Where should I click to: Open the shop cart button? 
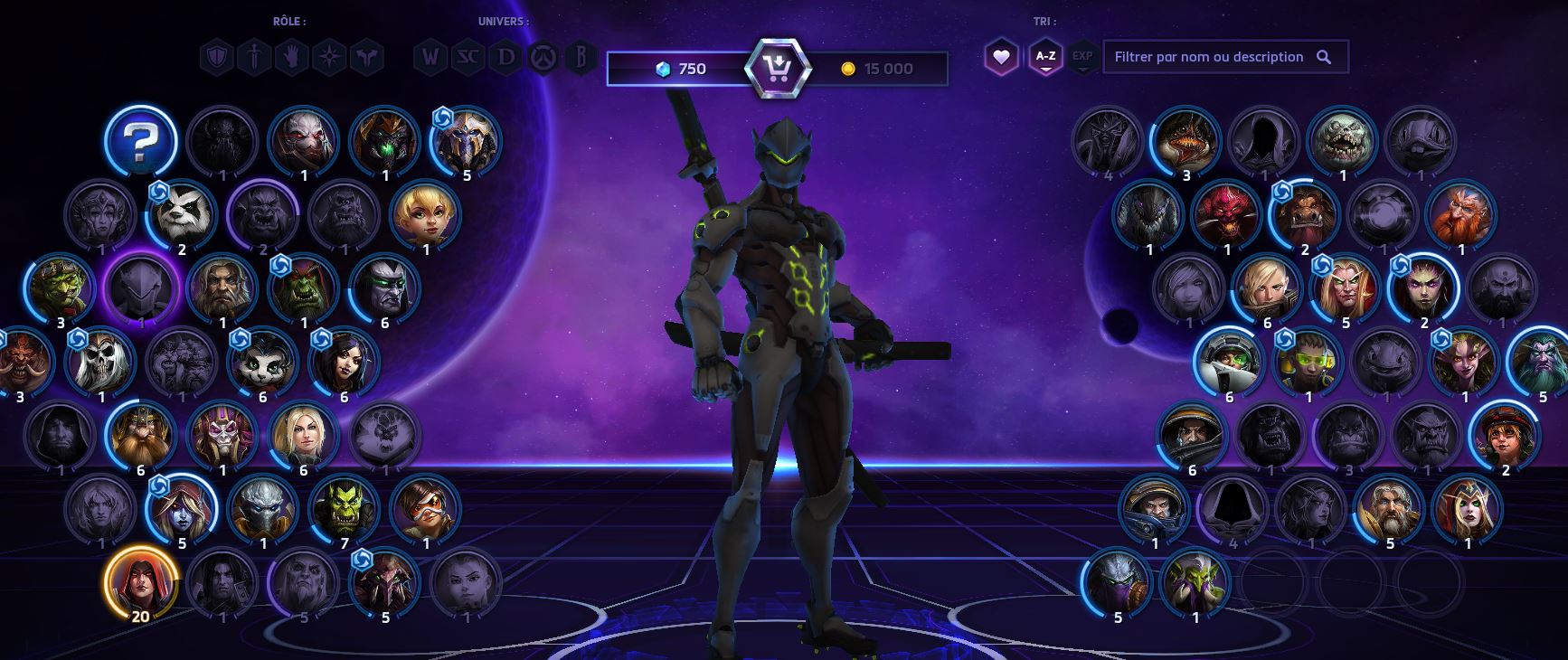tap(777, 68)
